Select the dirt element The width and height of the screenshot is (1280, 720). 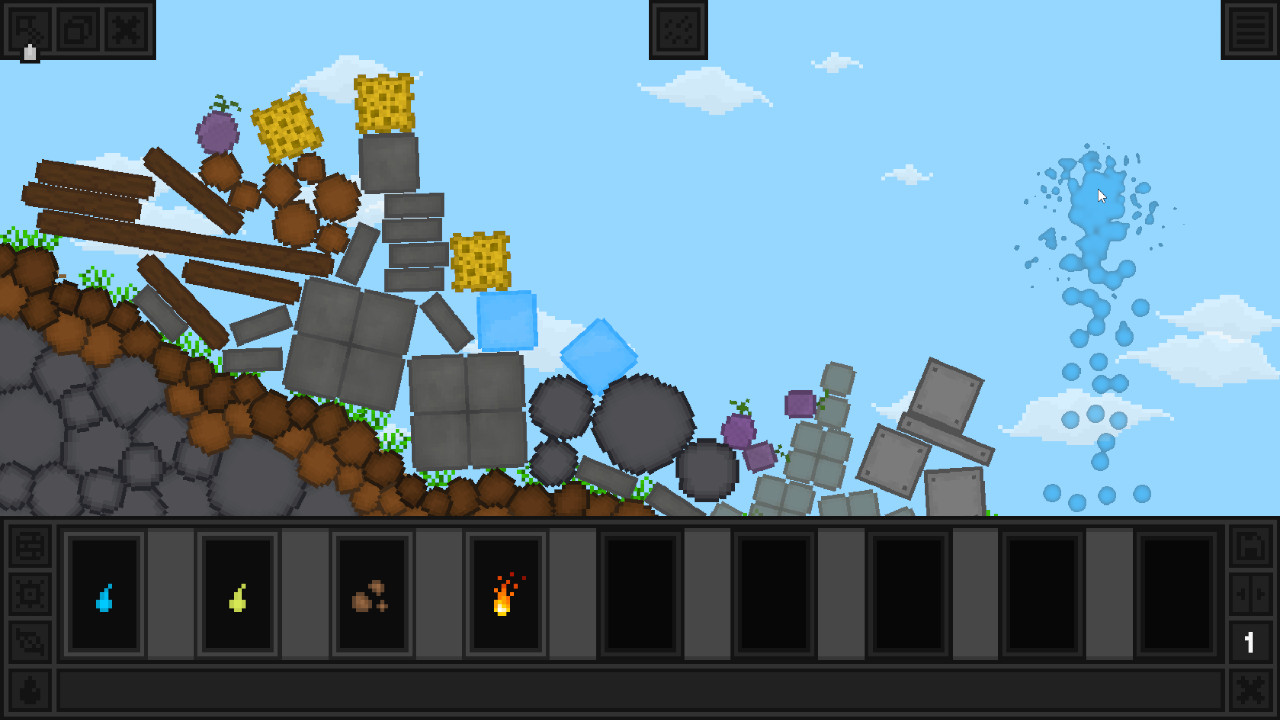(x=371, y=594)
